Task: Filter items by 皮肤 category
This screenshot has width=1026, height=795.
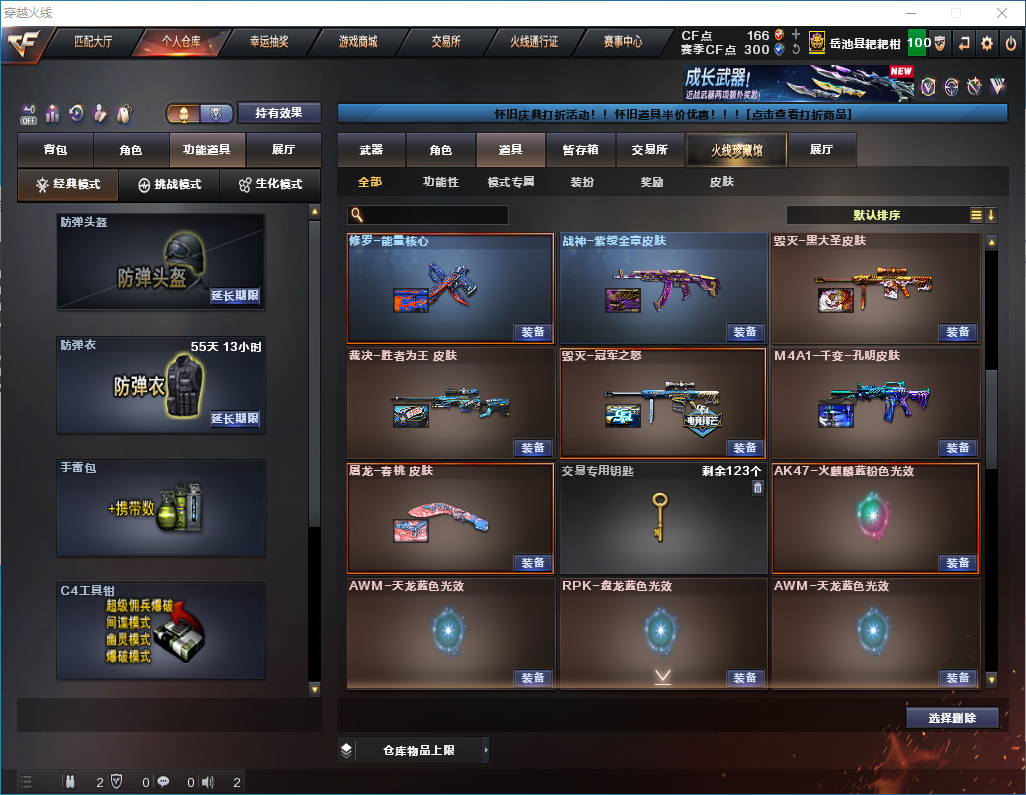Action: click(x=721, y=182)
